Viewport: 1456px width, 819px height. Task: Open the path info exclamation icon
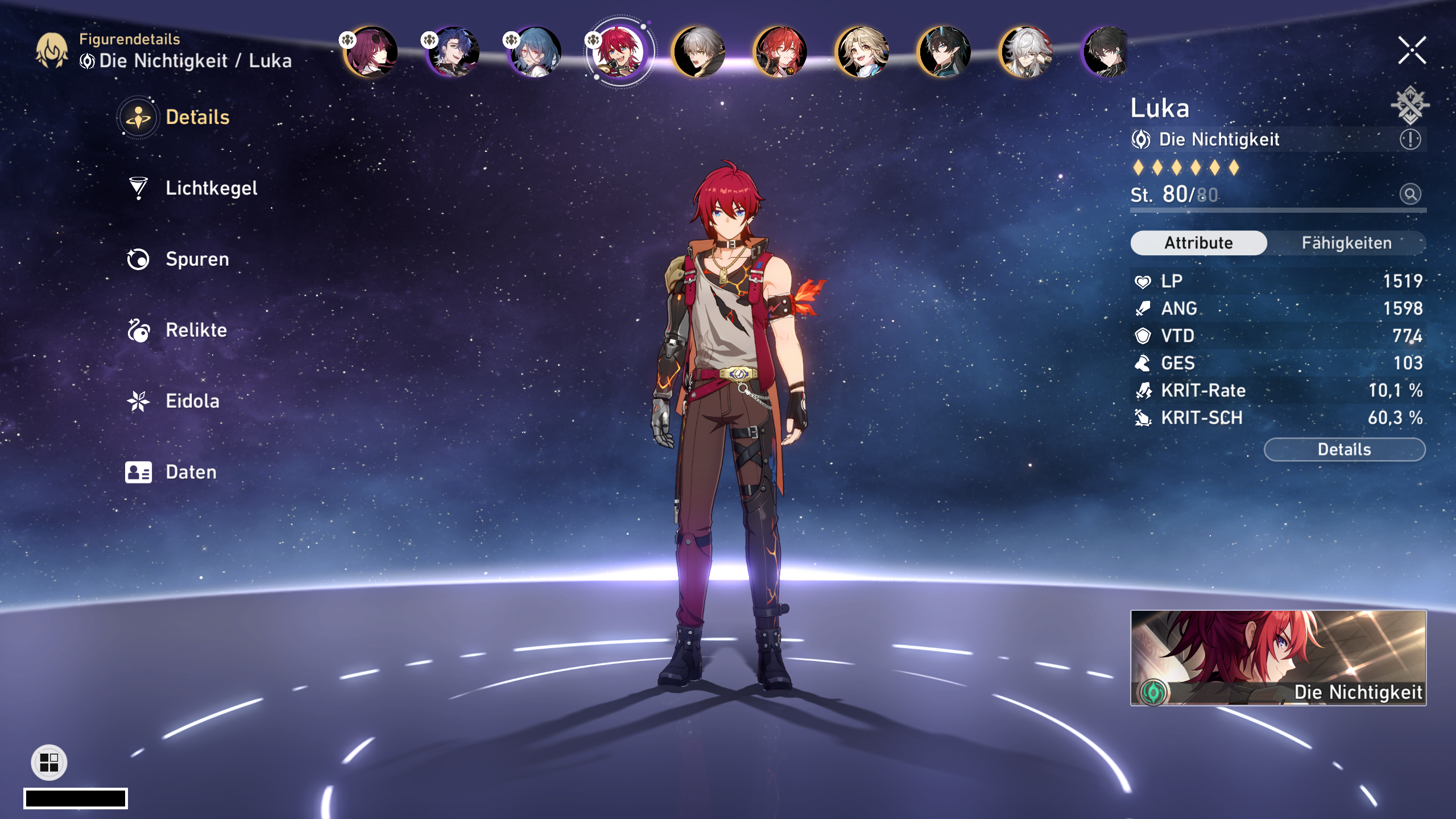pyautogui.click(x=1410, y=139)
